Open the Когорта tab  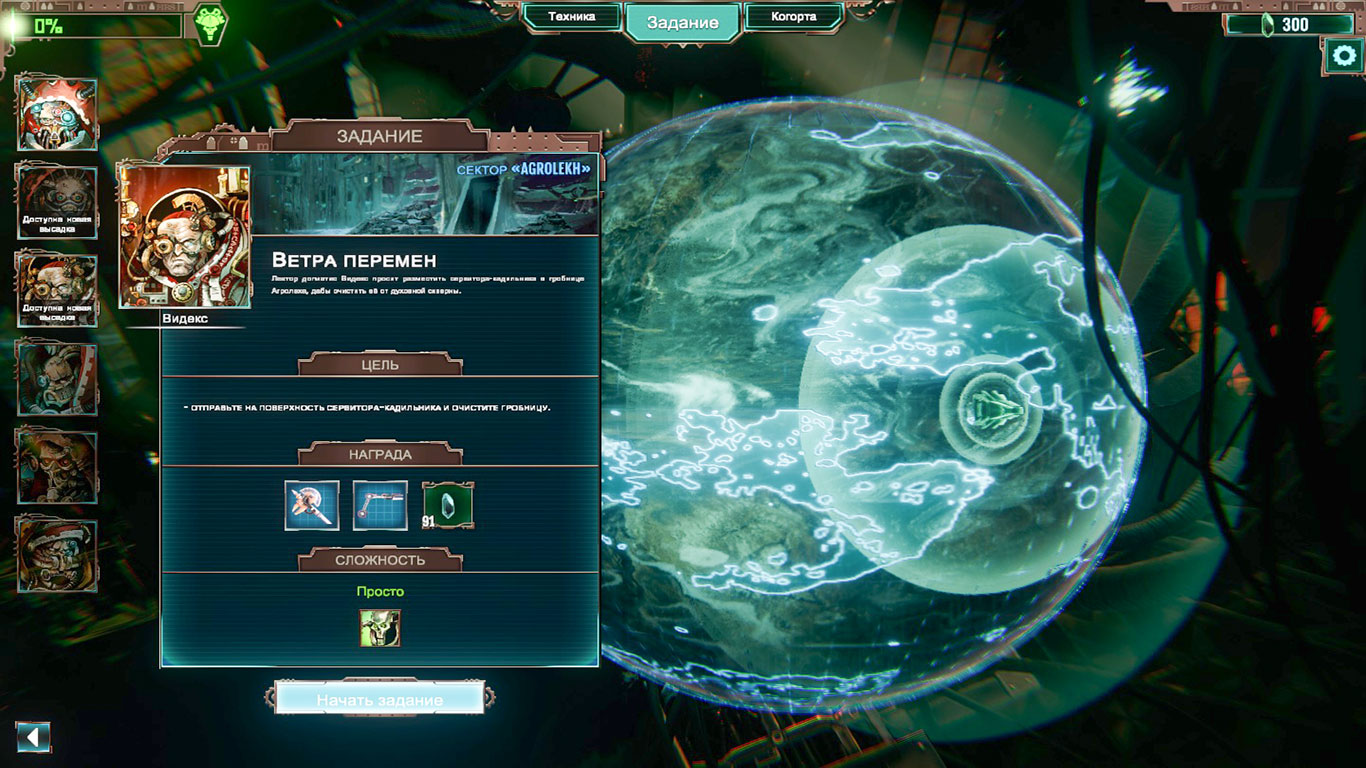point(793,17)
